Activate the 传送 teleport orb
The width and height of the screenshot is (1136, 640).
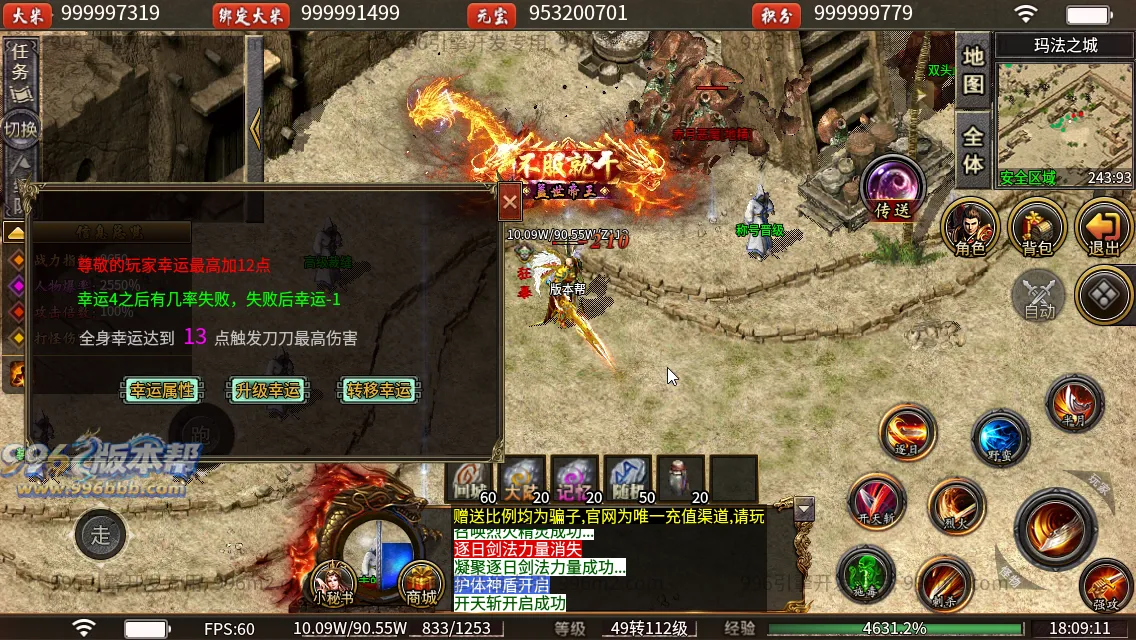coord(891,188)
